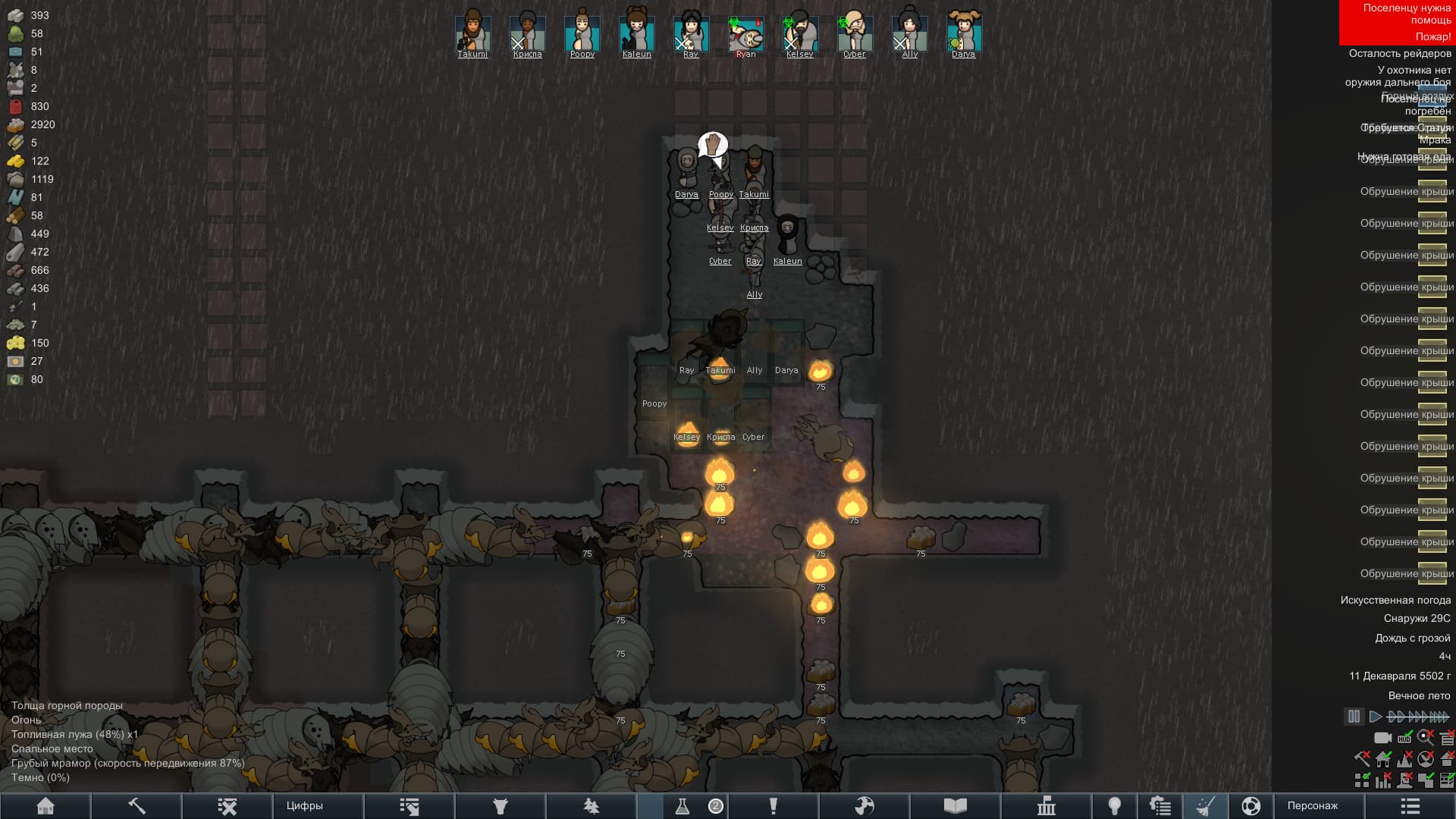Click the 'Пожар!' fire alert

pos(1432,36)
